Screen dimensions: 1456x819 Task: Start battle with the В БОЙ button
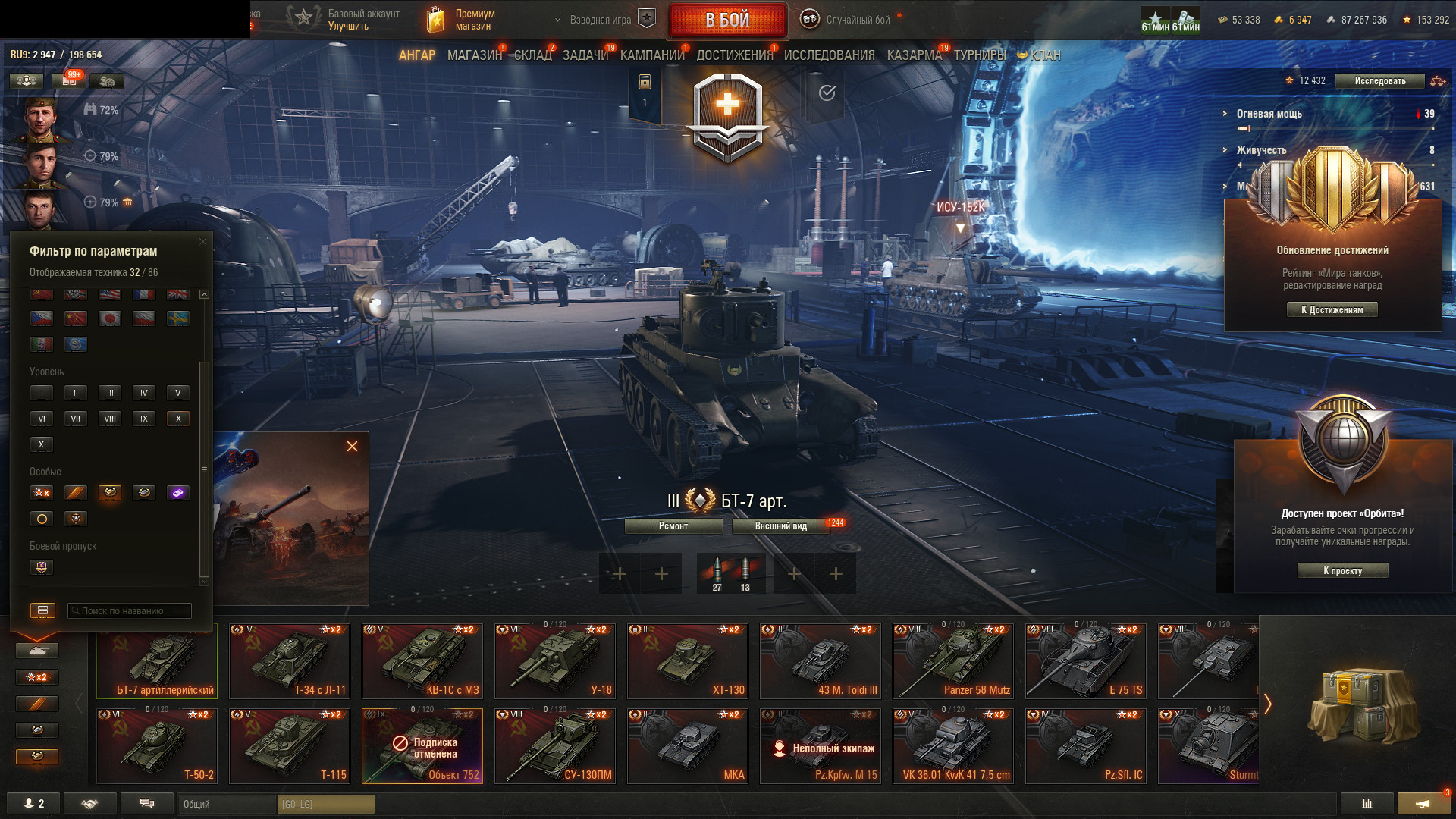(x=727, y=20)
